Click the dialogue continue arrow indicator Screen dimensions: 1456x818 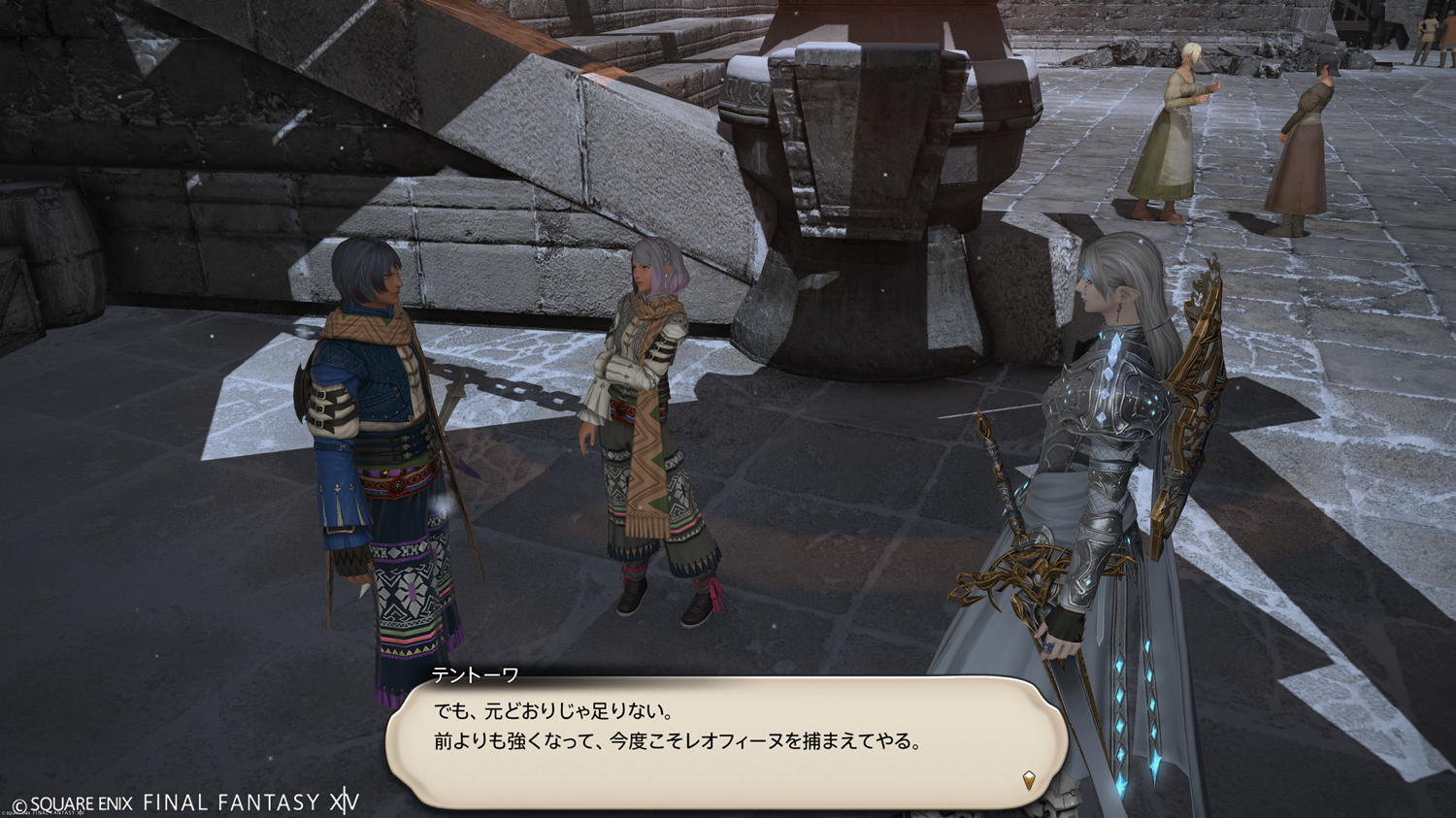tap(1029, 779)
